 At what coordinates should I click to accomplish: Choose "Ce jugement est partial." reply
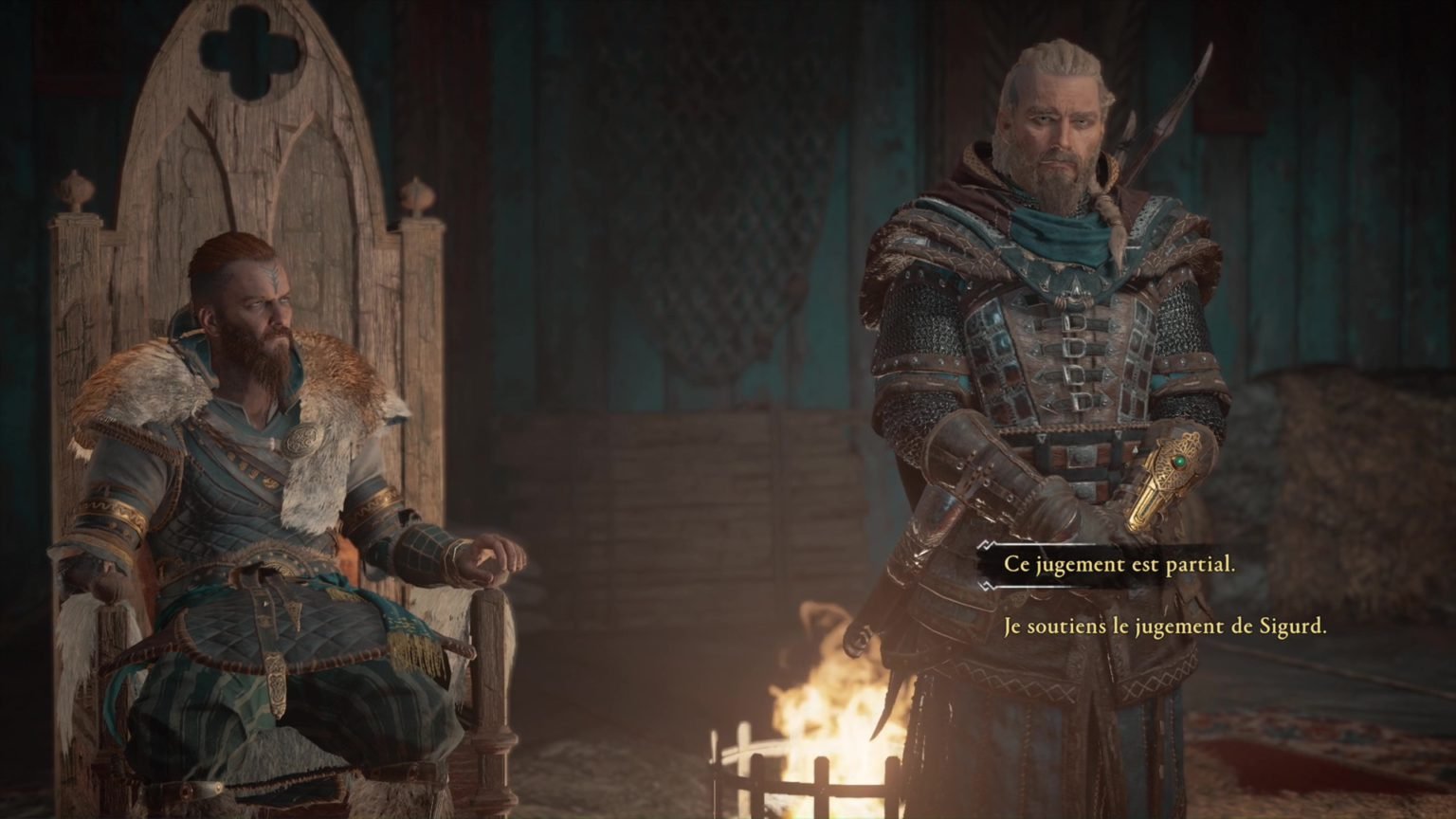(x=1119, y=565)
